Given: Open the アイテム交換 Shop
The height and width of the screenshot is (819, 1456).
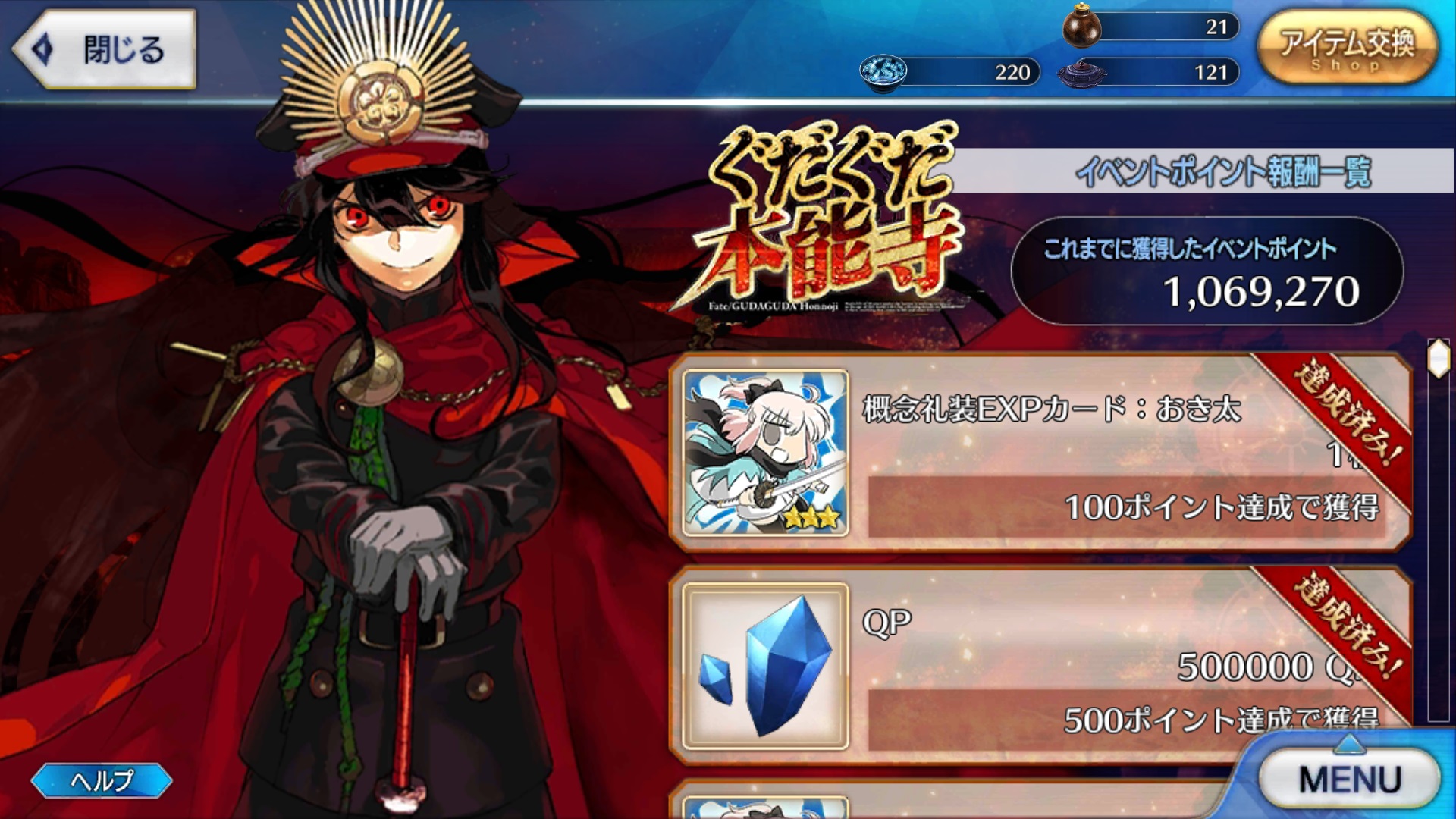Looking at the screenshot, I should (1348, 49).
